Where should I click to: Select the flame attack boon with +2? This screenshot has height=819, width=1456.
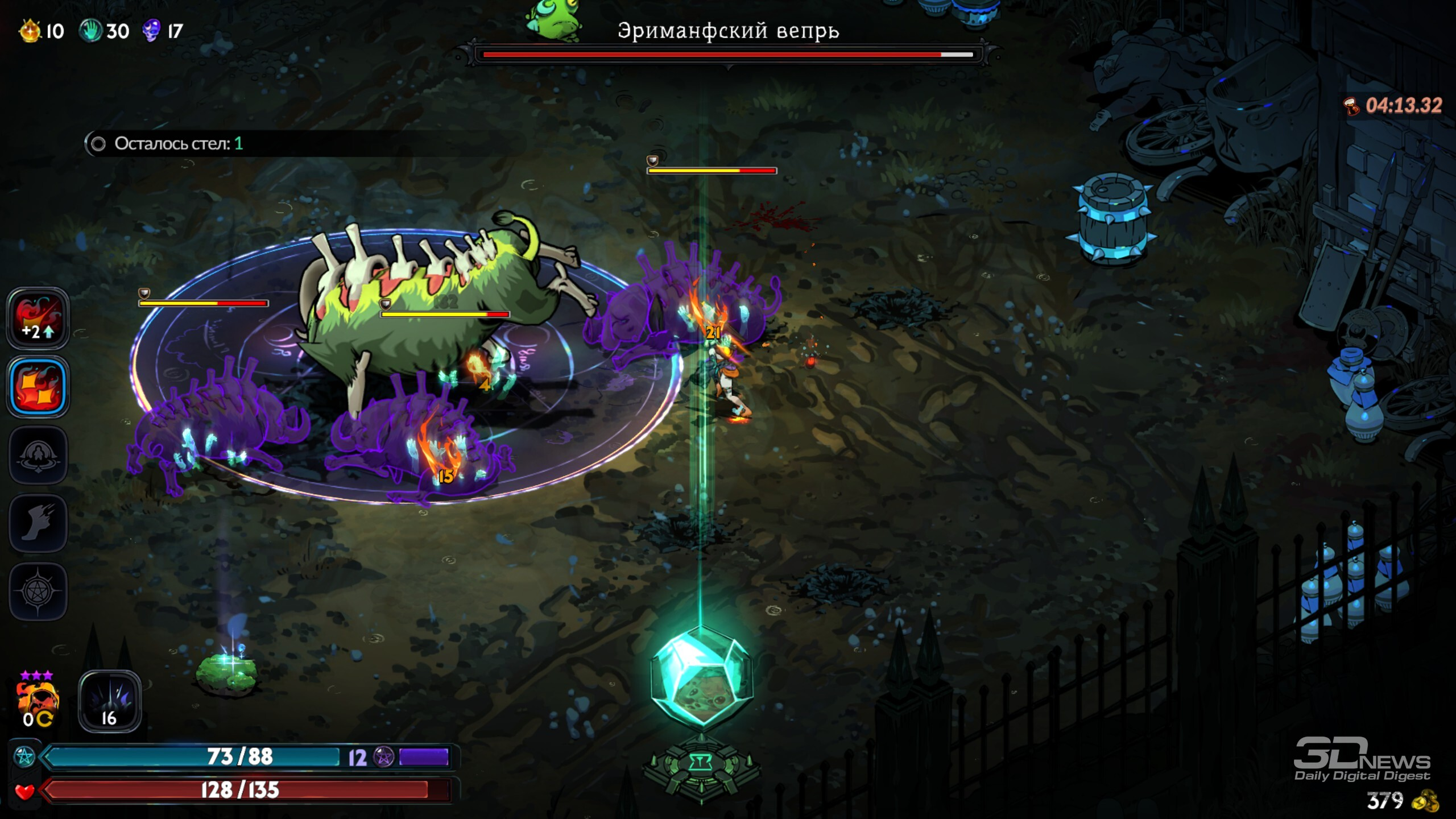[x=38, y=318]
